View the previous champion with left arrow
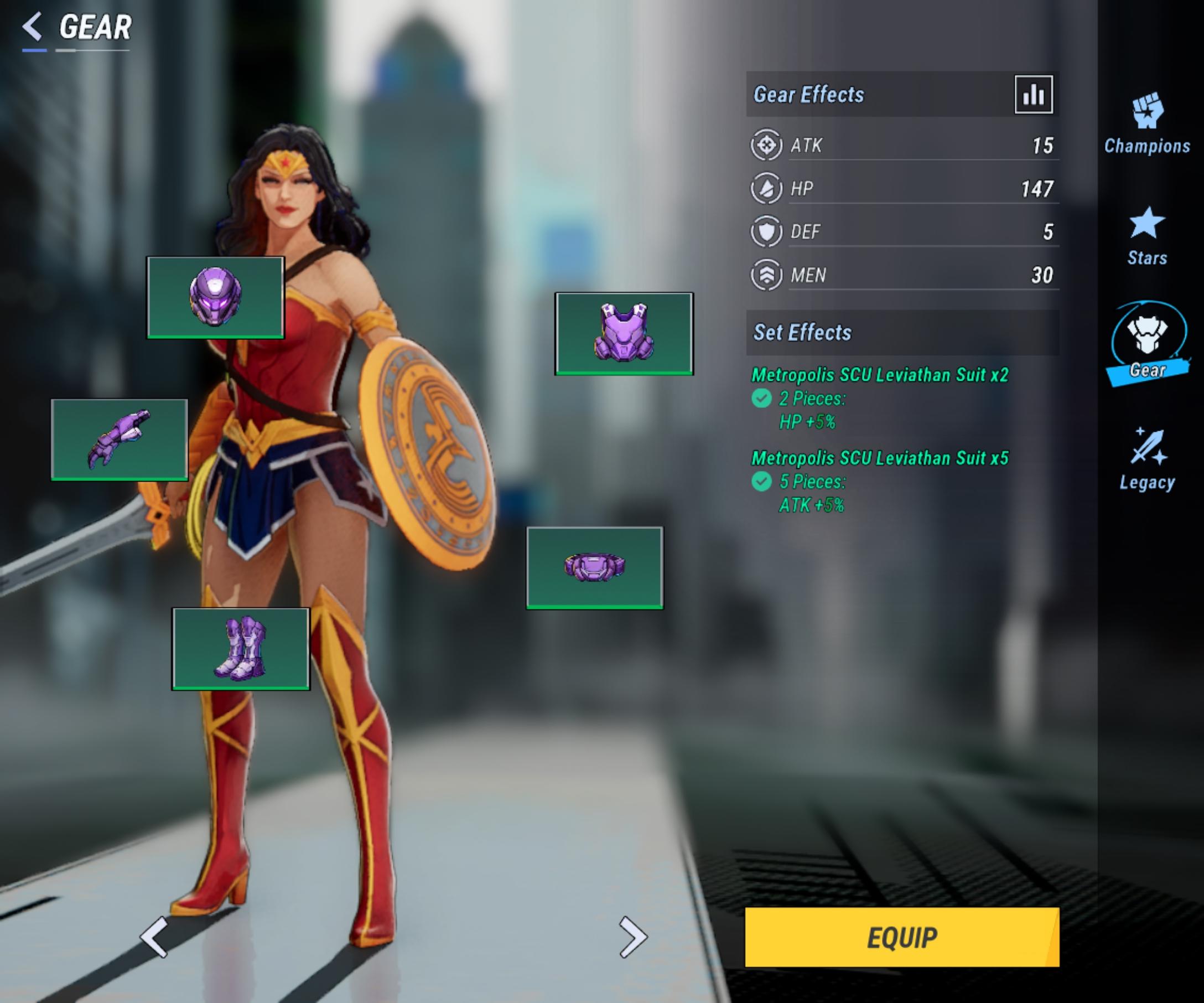This screenshot has height=1003, width=1204. [154, 937]
